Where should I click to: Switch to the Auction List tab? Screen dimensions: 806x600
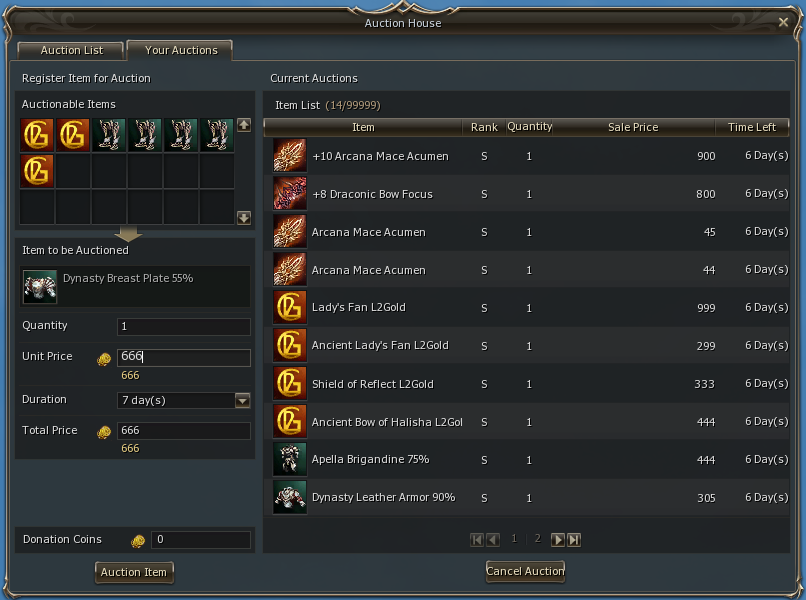click(70, 50)
